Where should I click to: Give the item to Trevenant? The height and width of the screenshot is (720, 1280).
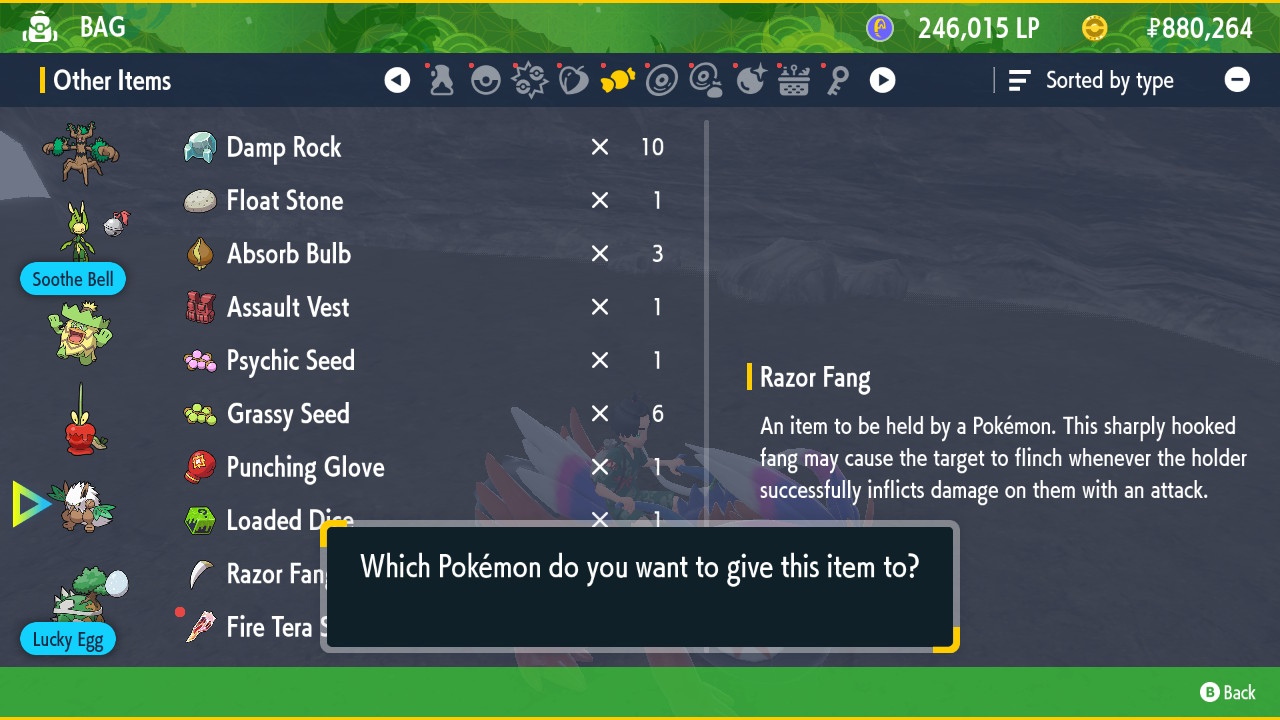(x=80, y=153)
